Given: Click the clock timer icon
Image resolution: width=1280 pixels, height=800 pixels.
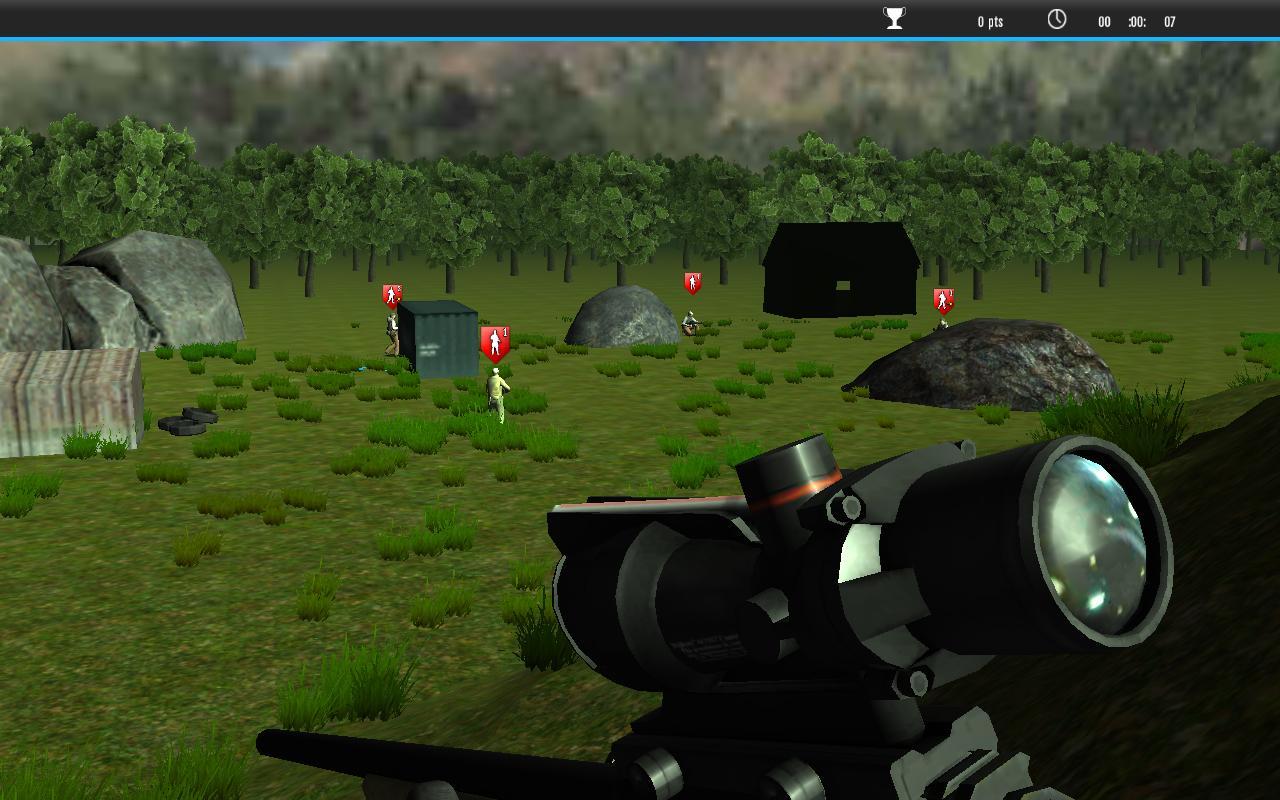Looking at the screenshot, I should (1057, 19).
